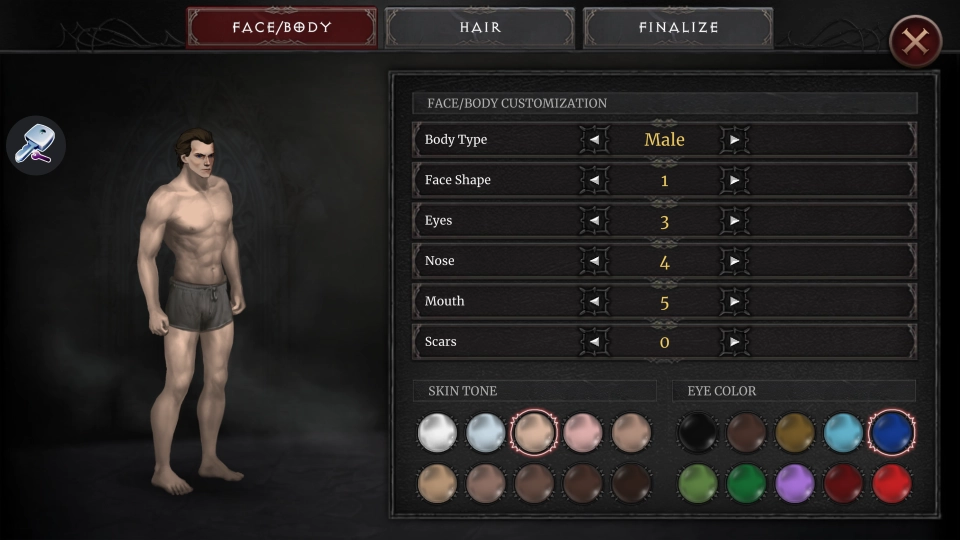Choose the purple eye color

[x=795, y=484]
